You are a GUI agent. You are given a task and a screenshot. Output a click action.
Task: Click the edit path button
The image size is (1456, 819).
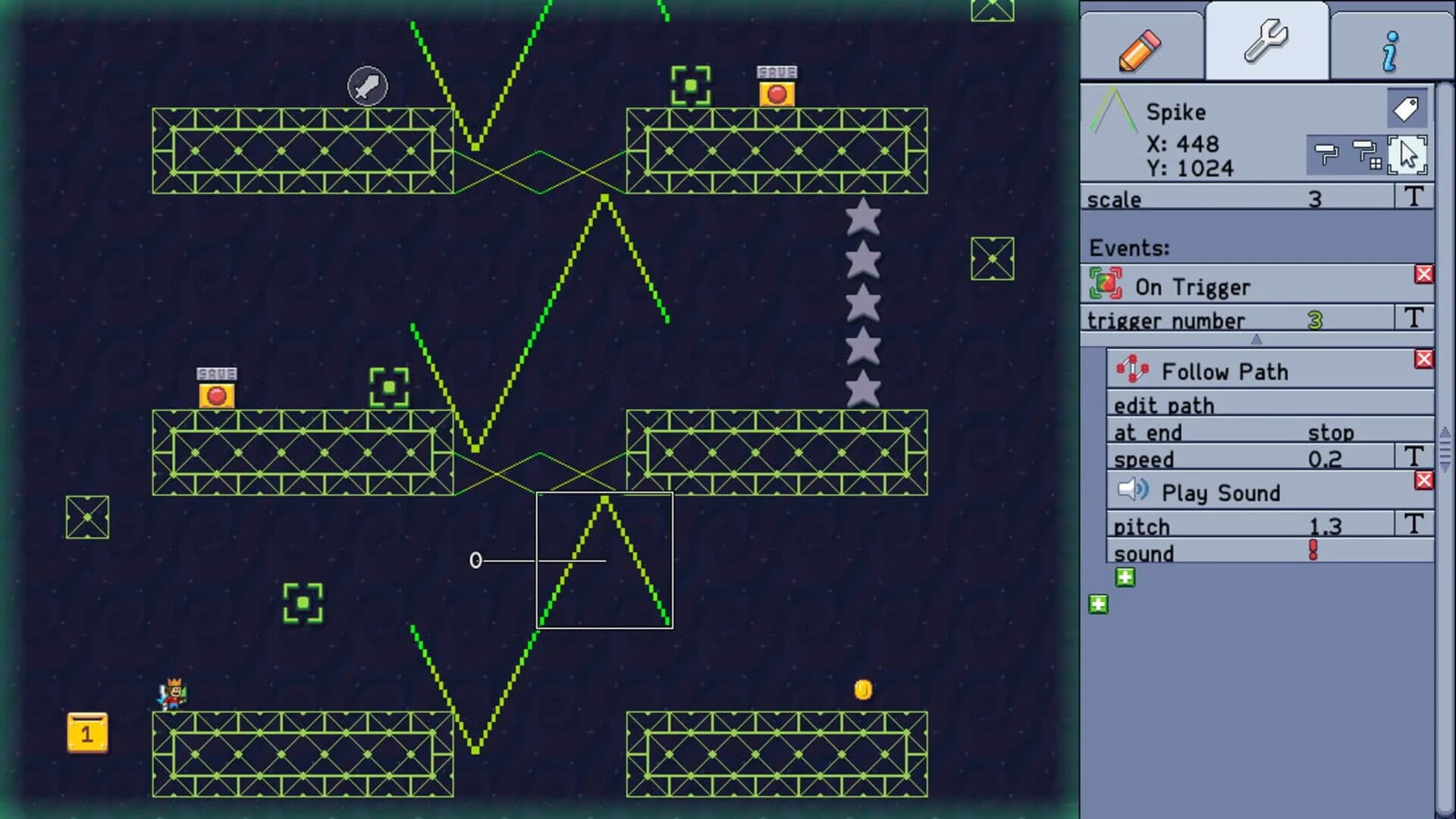tap(1164, 405)
